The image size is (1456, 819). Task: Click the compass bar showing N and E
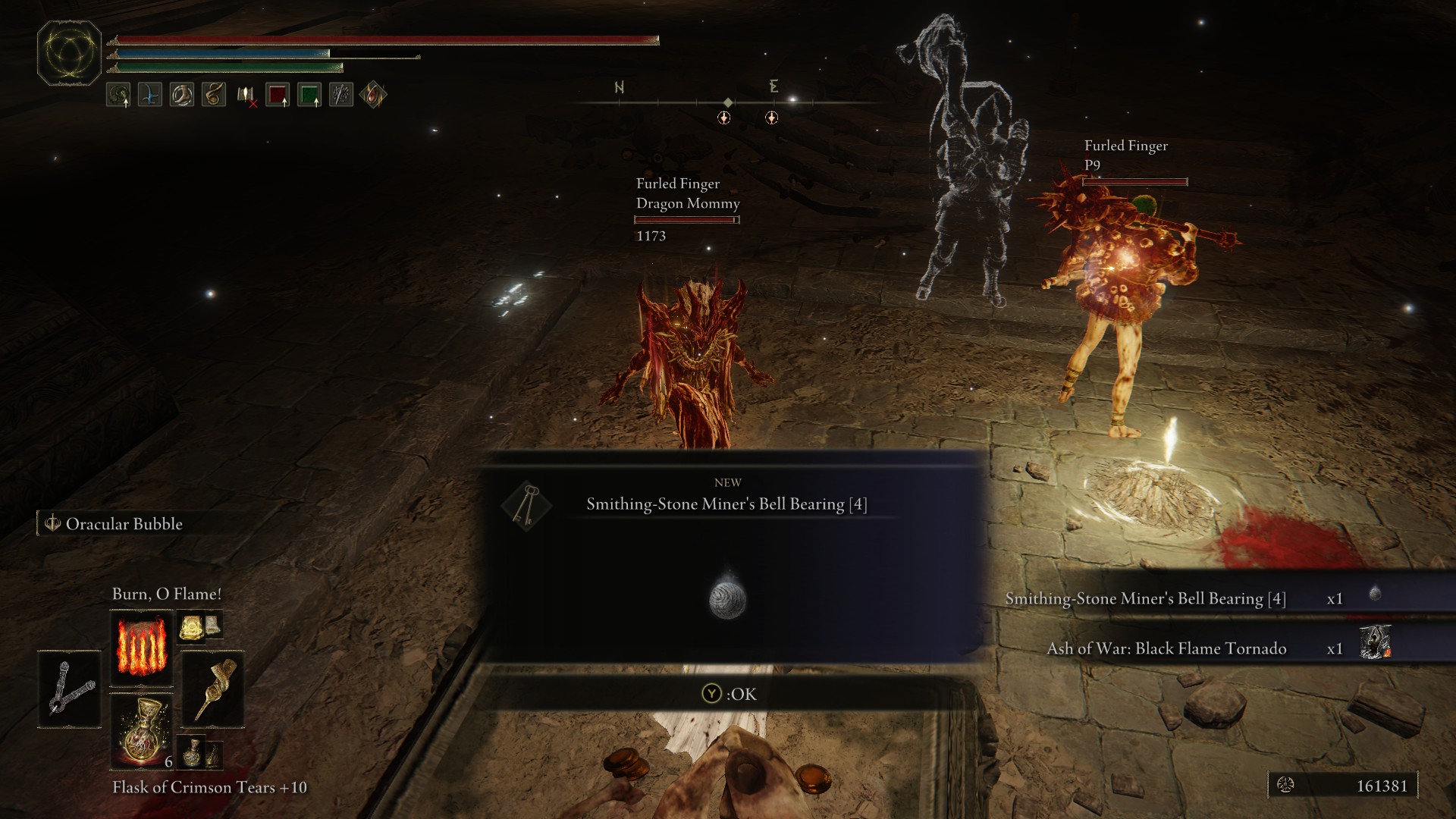tap(726, 101)
